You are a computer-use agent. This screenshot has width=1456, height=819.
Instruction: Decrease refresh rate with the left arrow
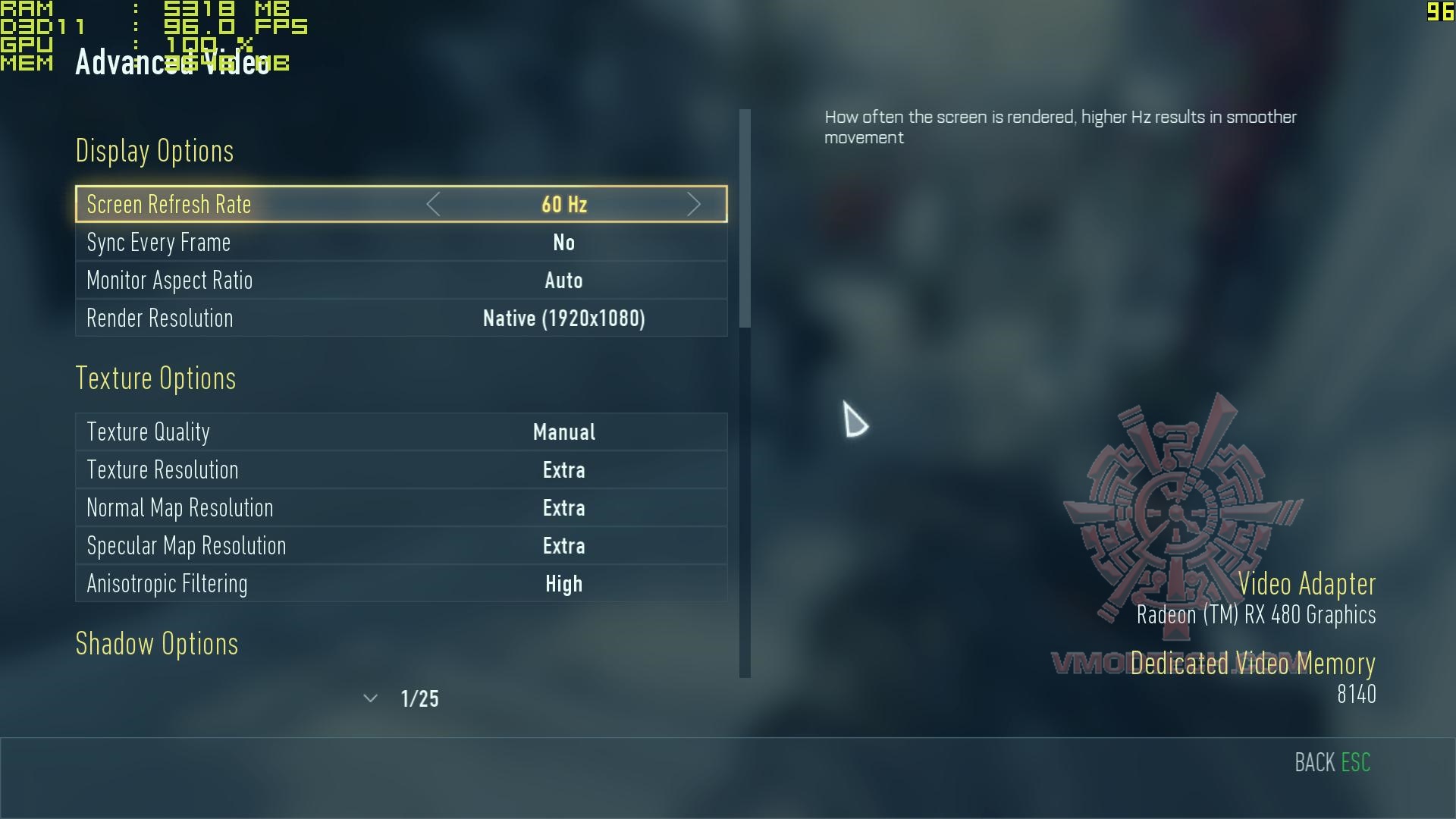coord(433,204)
